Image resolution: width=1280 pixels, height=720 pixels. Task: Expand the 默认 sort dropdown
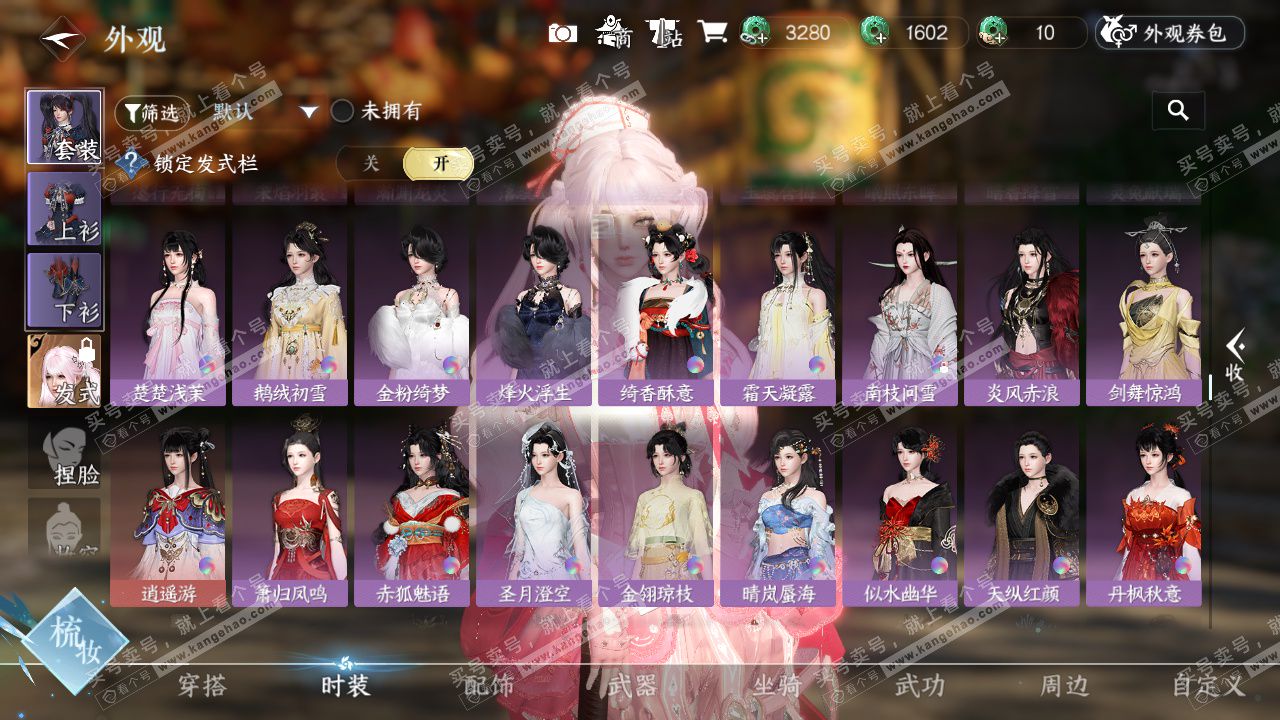click(309, 112)
